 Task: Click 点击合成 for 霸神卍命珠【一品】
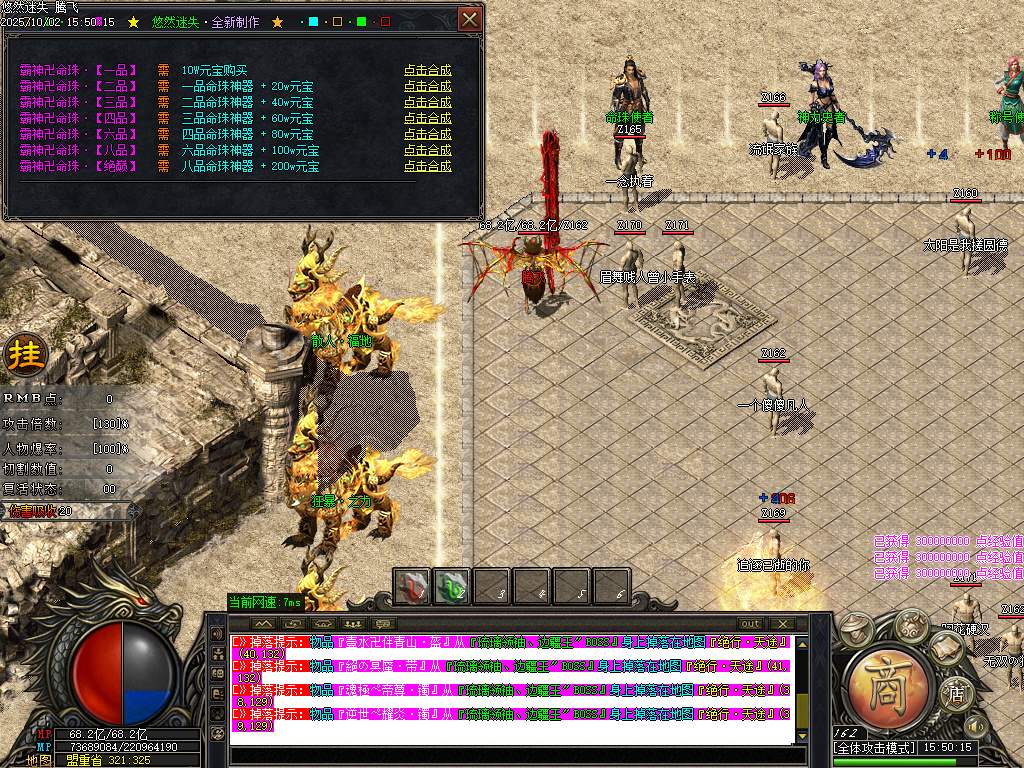pos(427,70)
